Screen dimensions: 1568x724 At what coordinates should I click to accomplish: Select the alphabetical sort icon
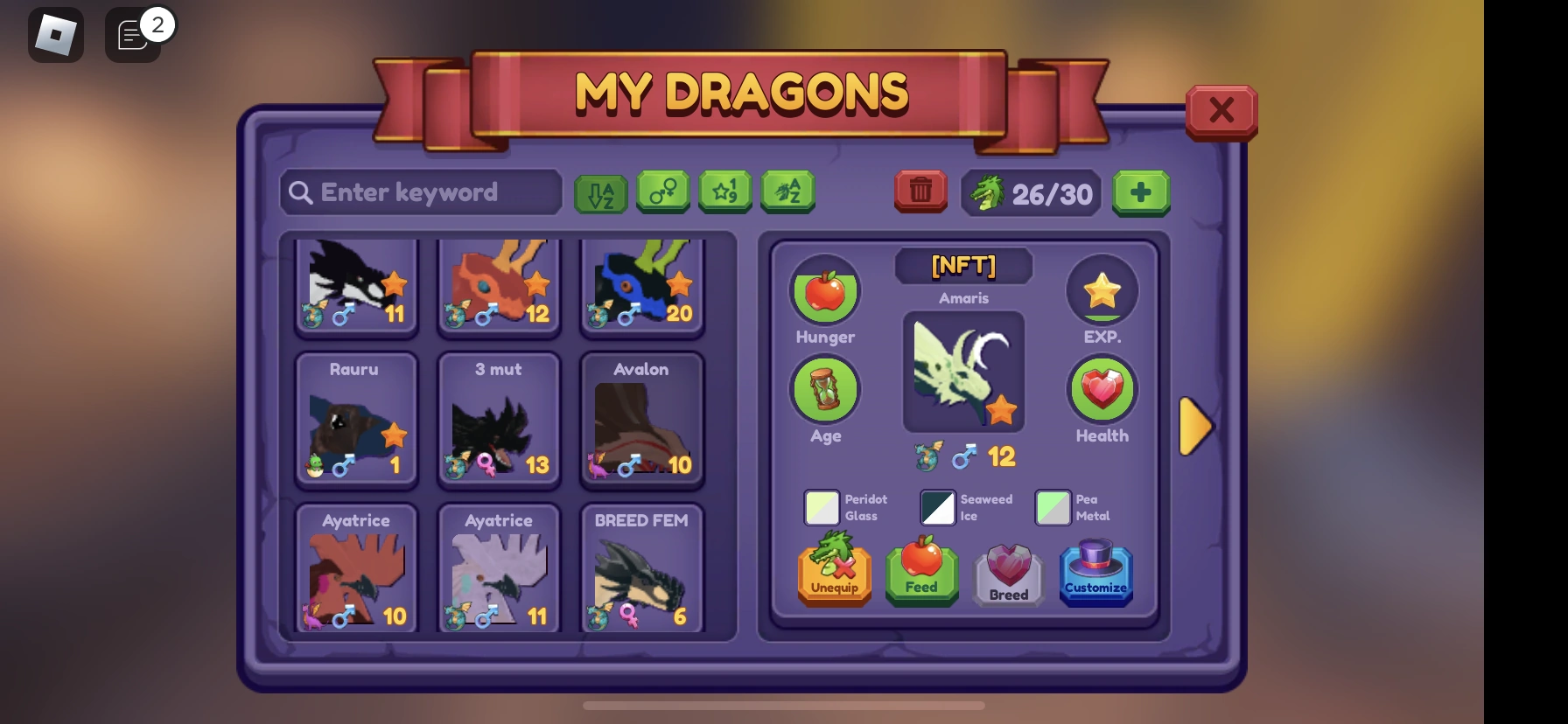tap(600, 191)
